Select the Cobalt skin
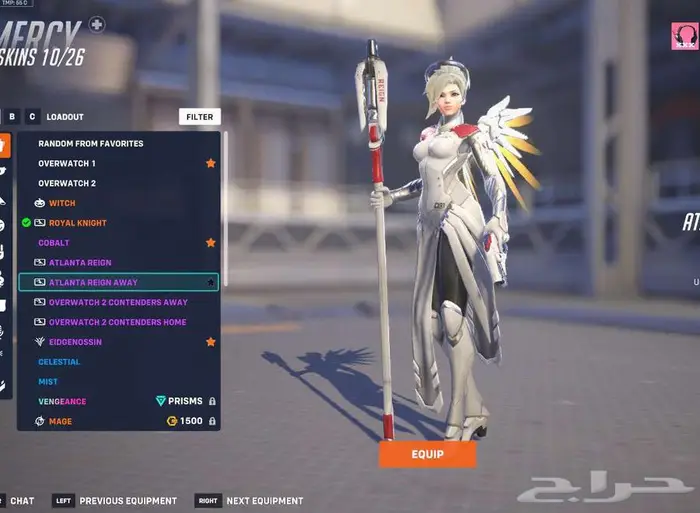 tap(54, 243)
